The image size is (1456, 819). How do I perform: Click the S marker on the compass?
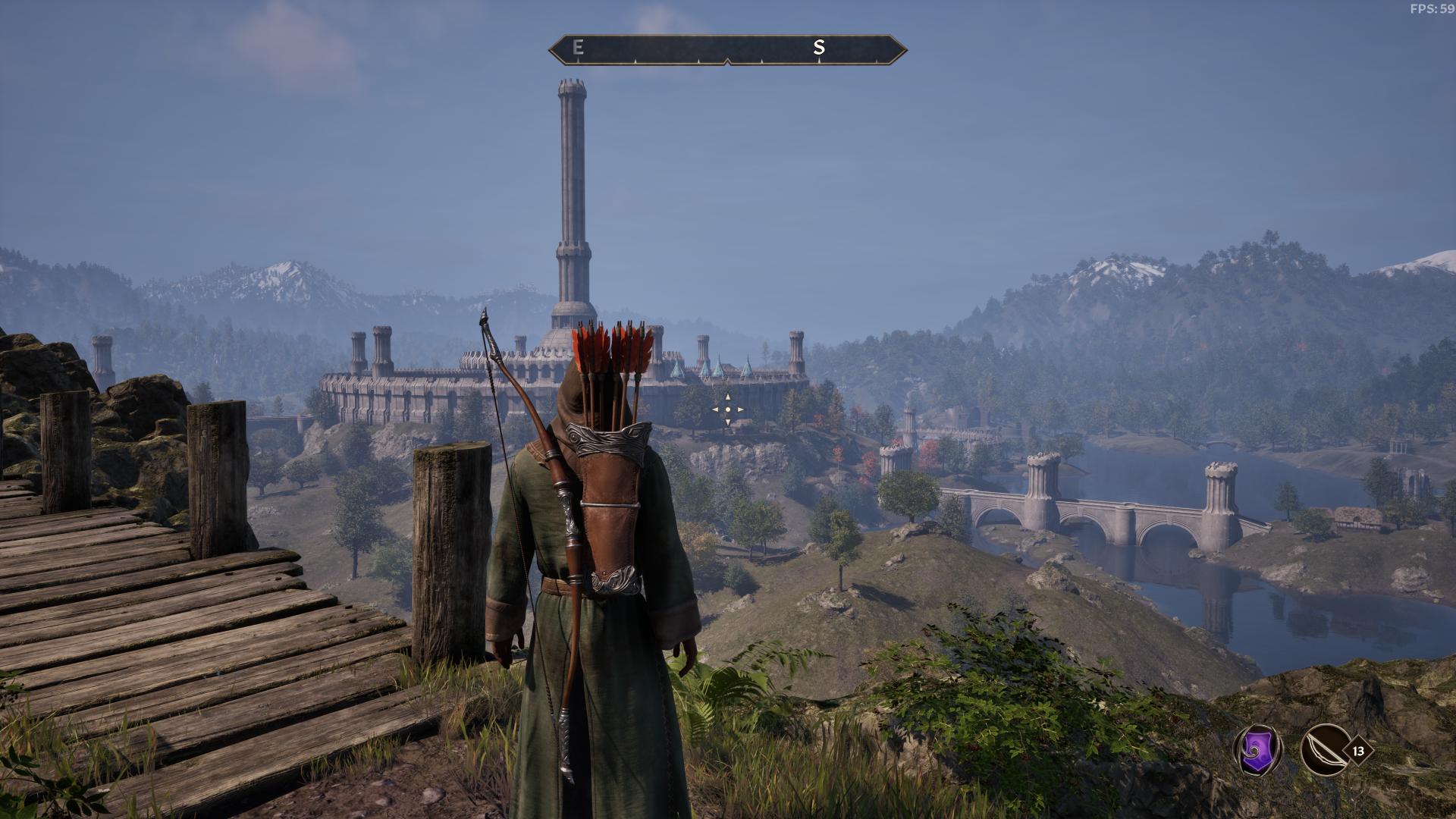coord(819,48)
